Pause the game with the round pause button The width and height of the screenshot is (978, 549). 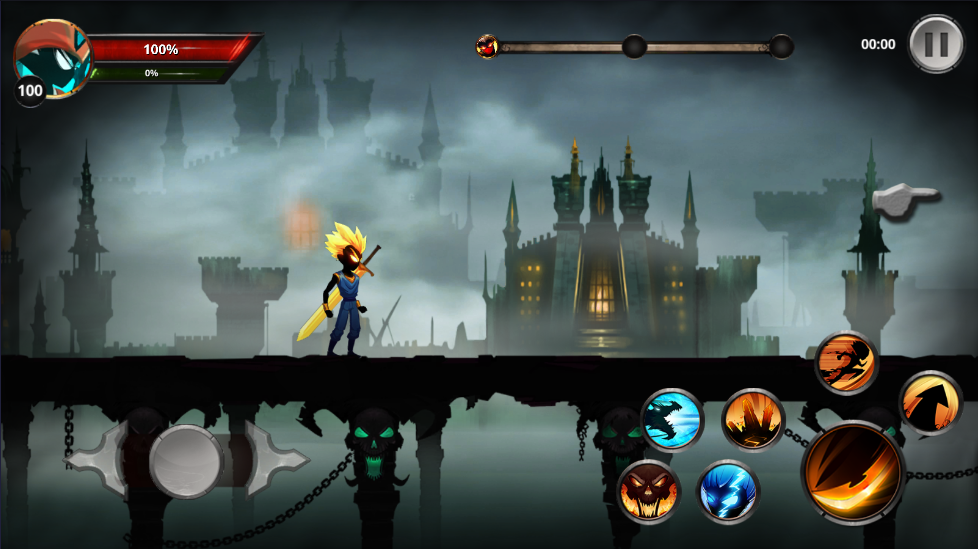coord(936,44)
